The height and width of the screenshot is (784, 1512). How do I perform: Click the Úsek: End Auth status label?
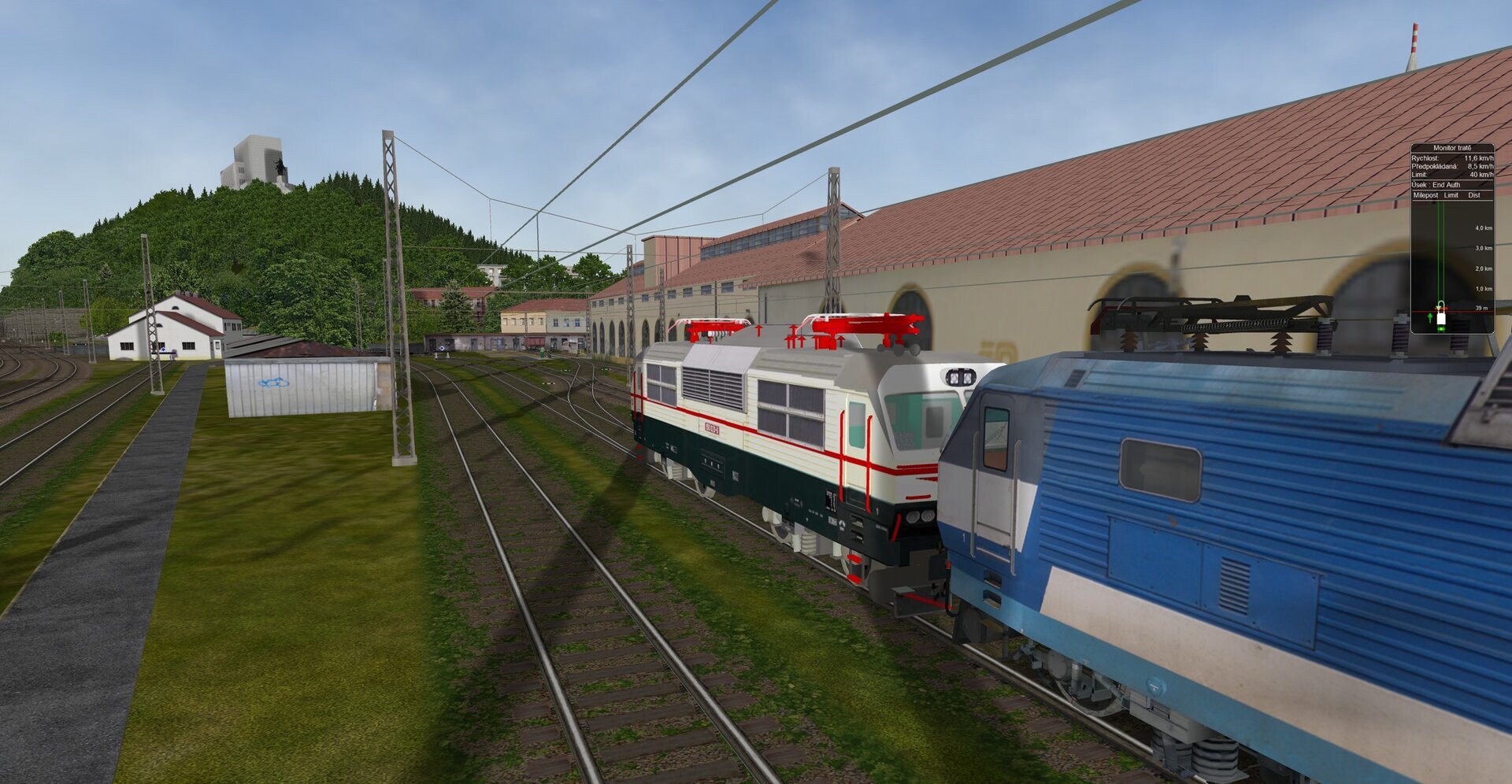coord(1436,185)
